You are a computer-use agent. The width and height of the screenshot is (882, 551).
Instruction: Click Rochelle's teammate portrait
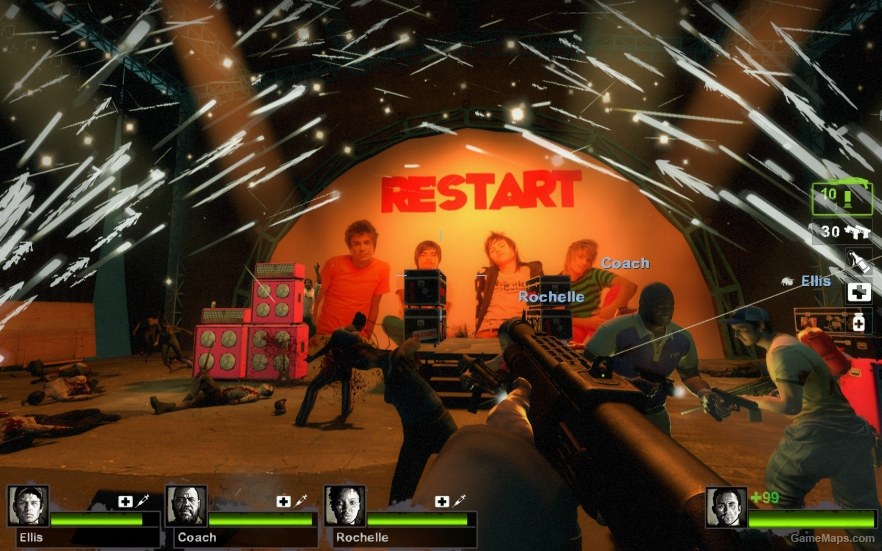tap(344, 506)
